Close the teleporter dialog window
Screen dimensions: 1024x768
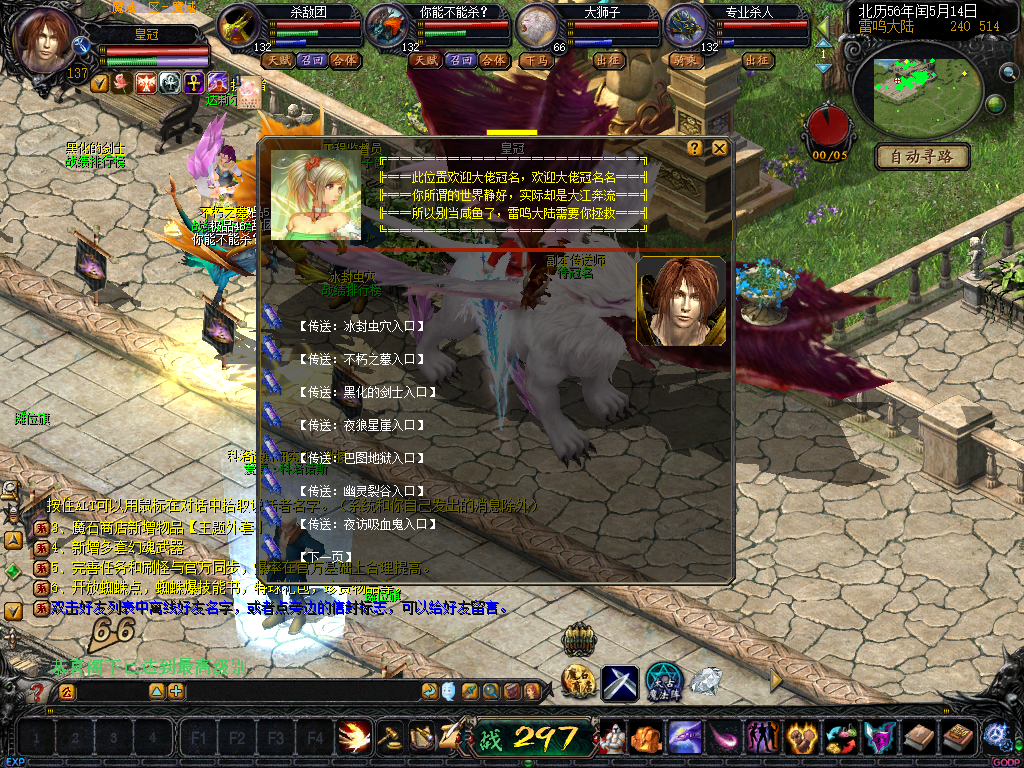point(719,148)
